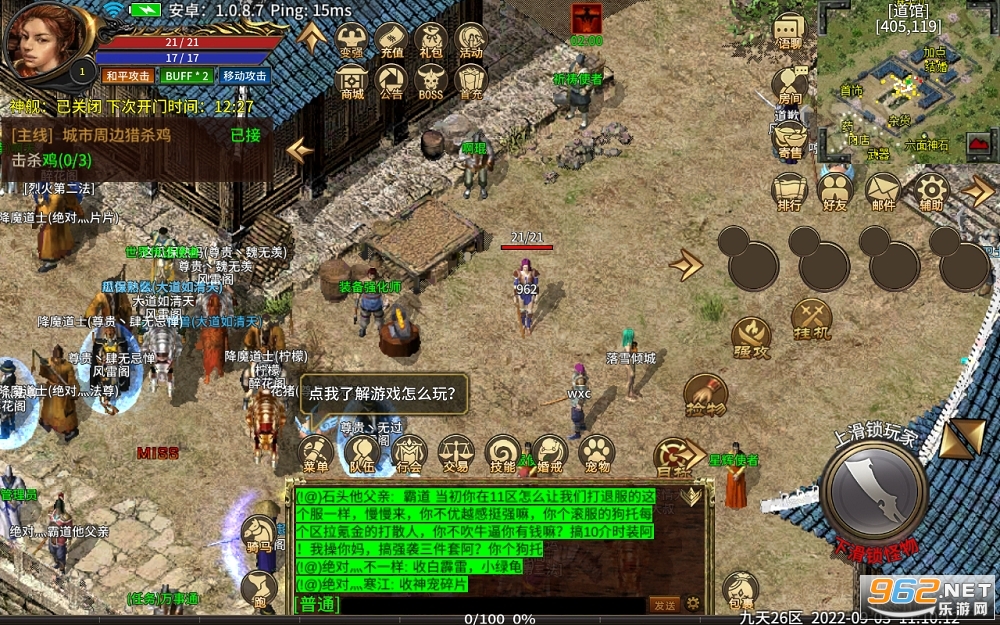Open the 活动 events icon
Viewport: 1000px width, 625px height.
pos(471,41)
